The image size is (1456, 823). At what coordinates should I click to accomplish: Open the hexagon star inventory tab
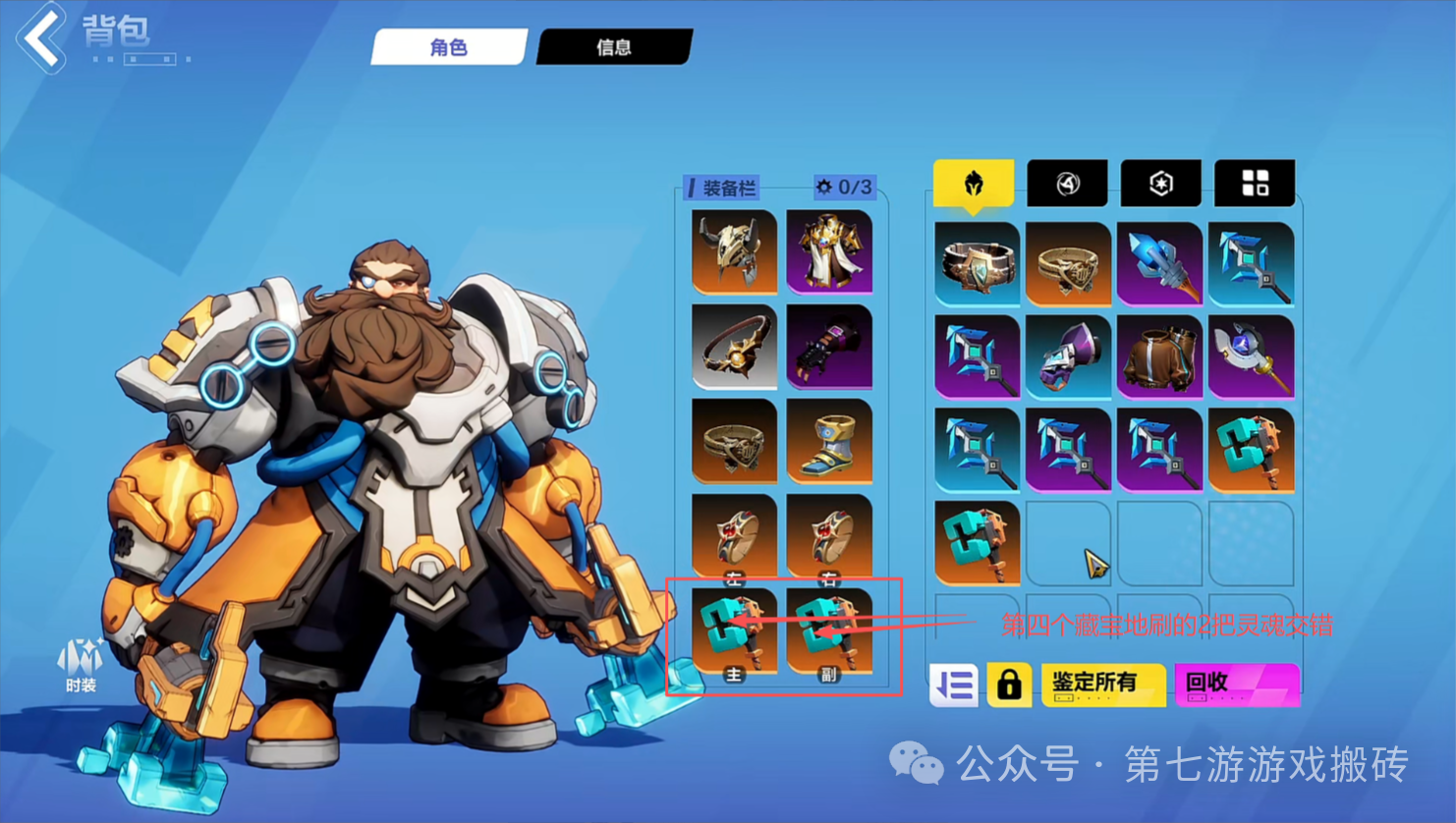tap(1160, 184)
